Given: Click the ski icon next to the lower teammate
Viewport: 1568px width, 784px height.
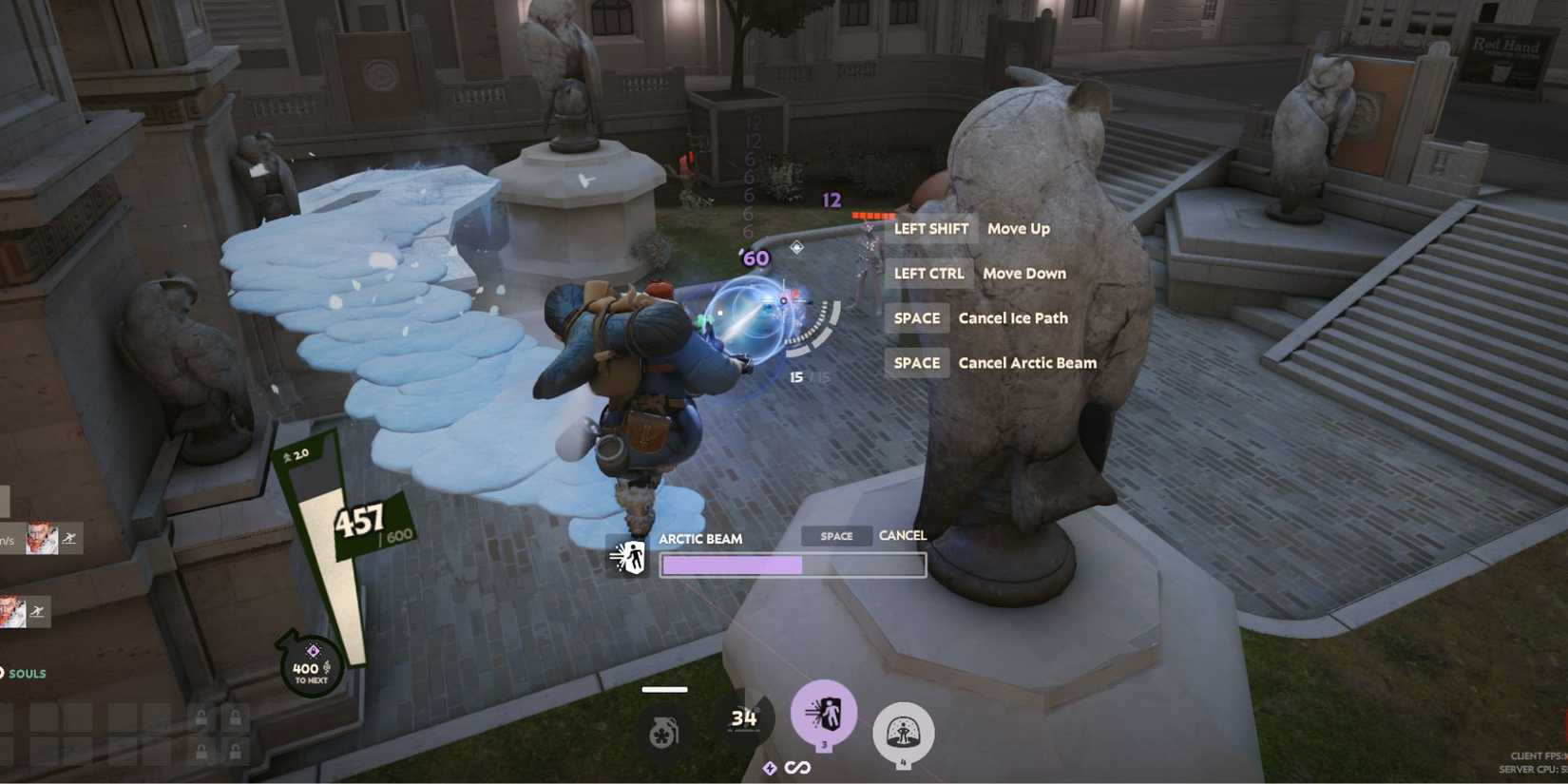Looking at the screenshot, I should pyautogui.click(x=38, y=609).
